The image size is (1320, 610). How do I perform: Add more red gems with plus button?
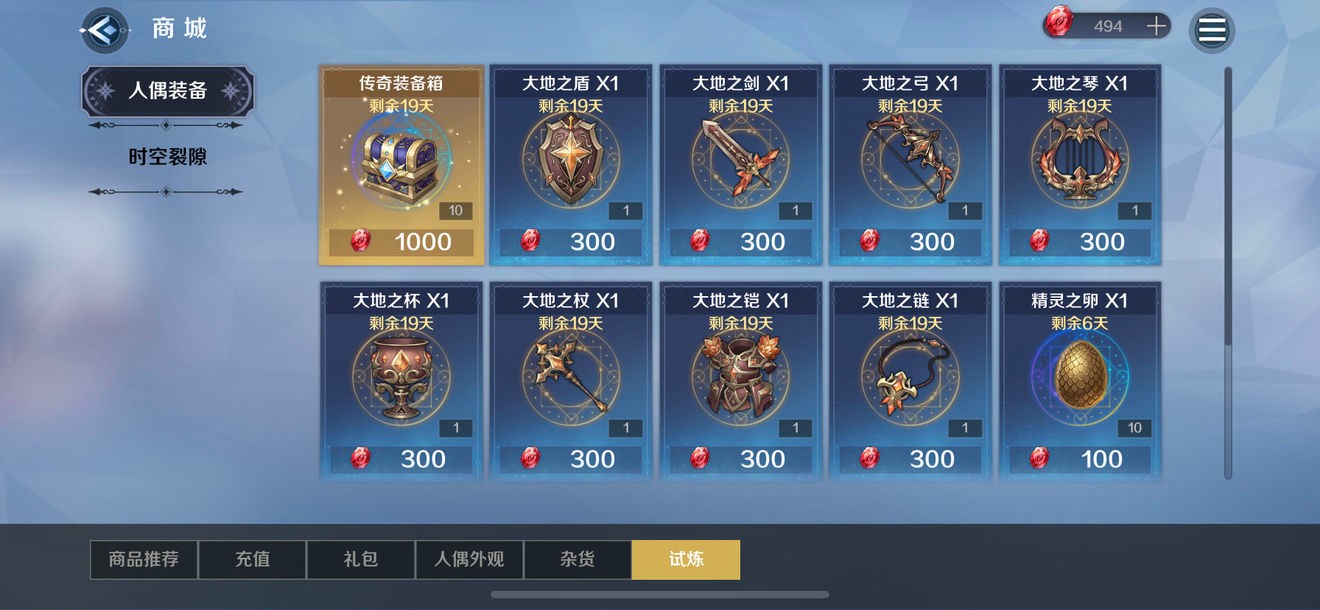point(1157,26)
